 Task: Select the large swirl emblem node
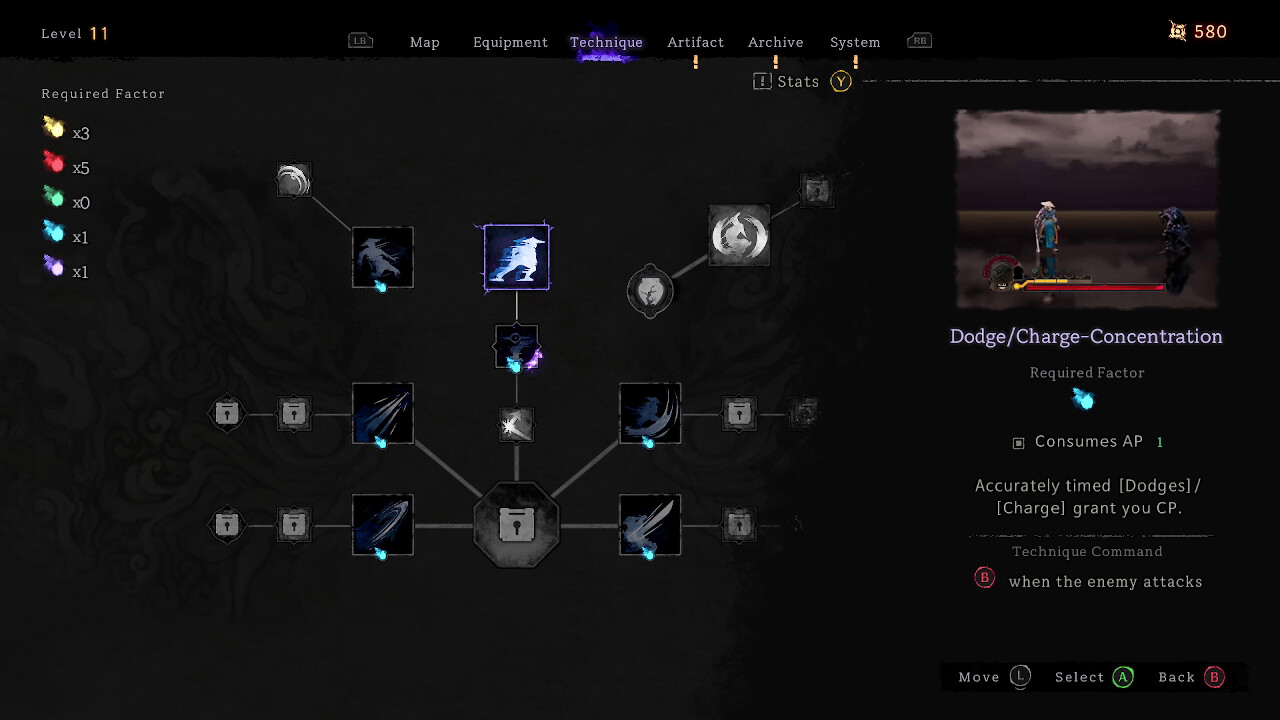coord(739,236)
